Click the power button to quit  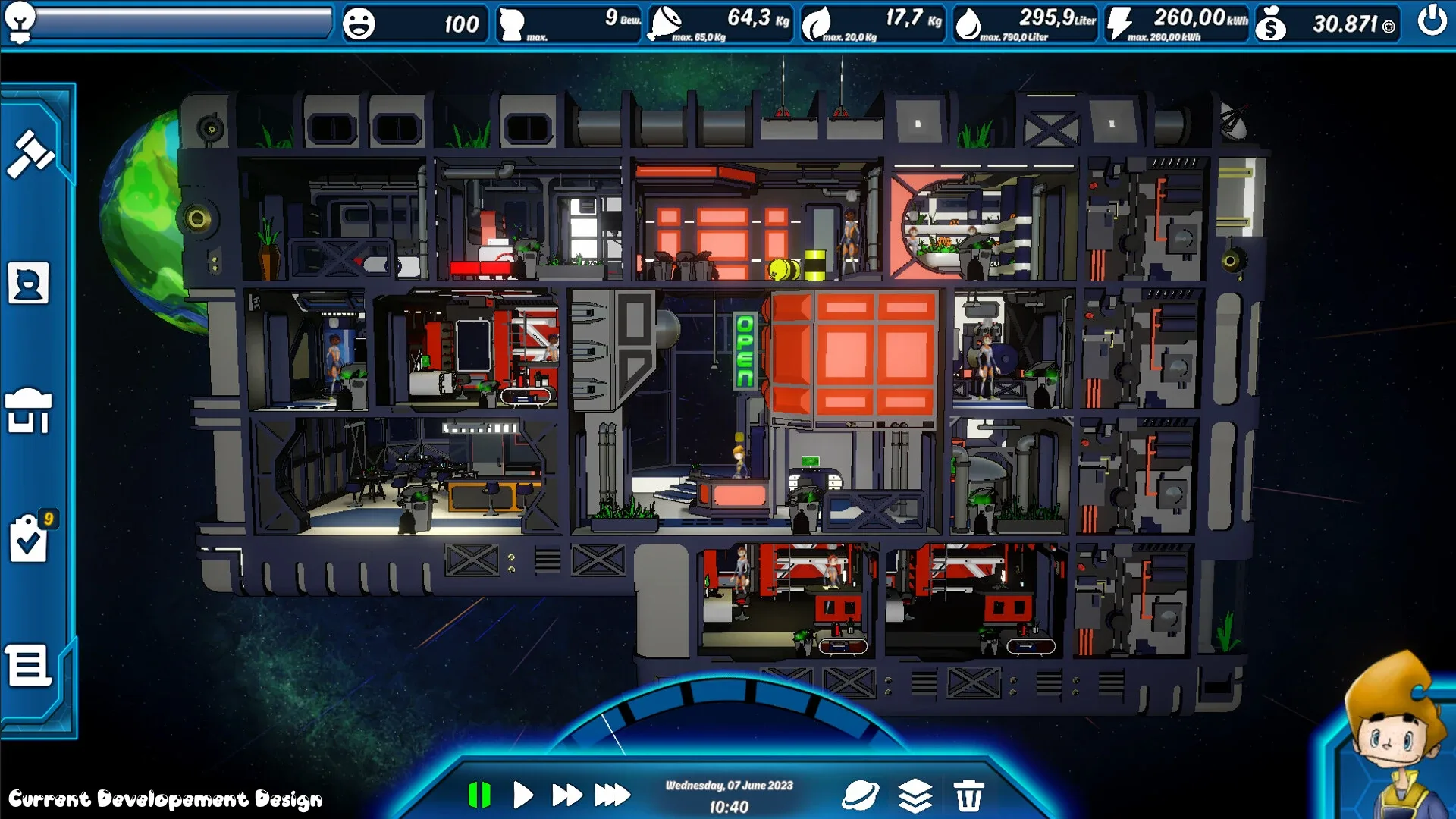pyautogui.click(x=1432, y=21)
